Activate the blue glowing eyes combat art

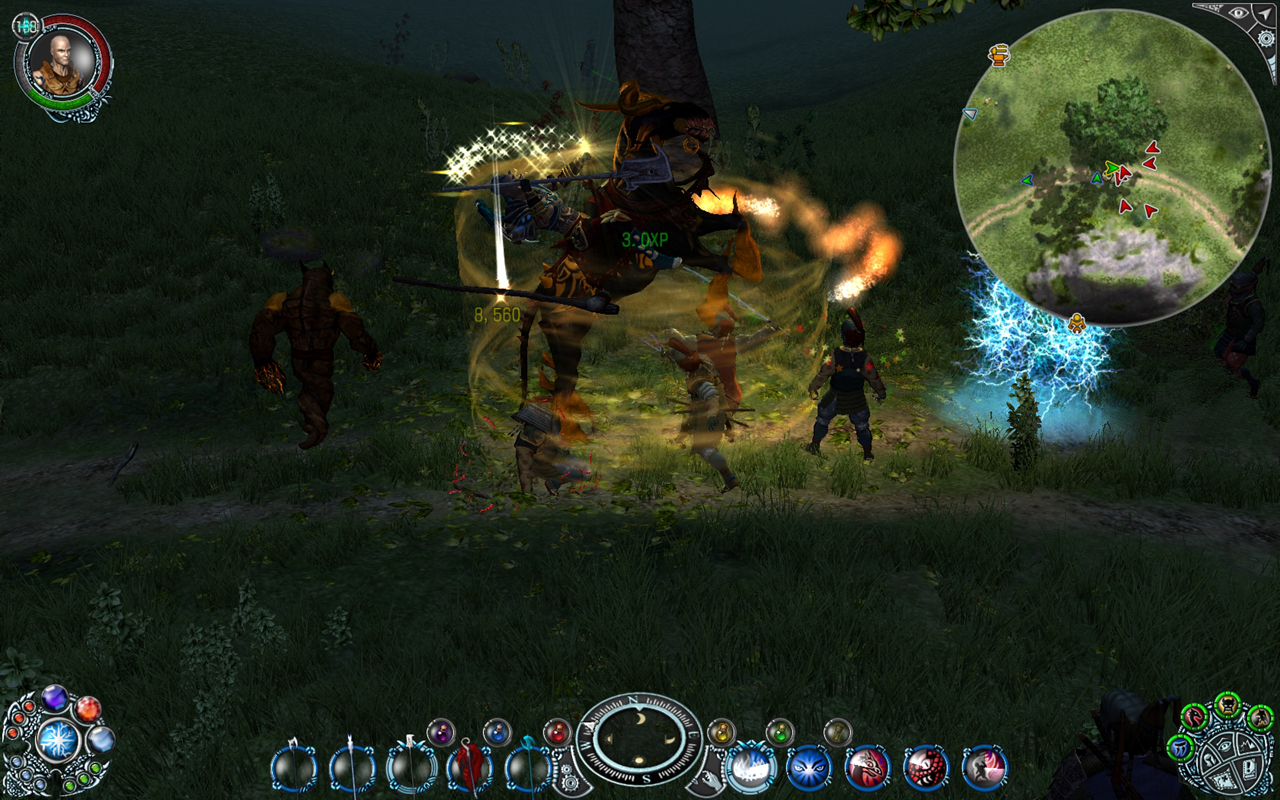click(x=809, y=768)
